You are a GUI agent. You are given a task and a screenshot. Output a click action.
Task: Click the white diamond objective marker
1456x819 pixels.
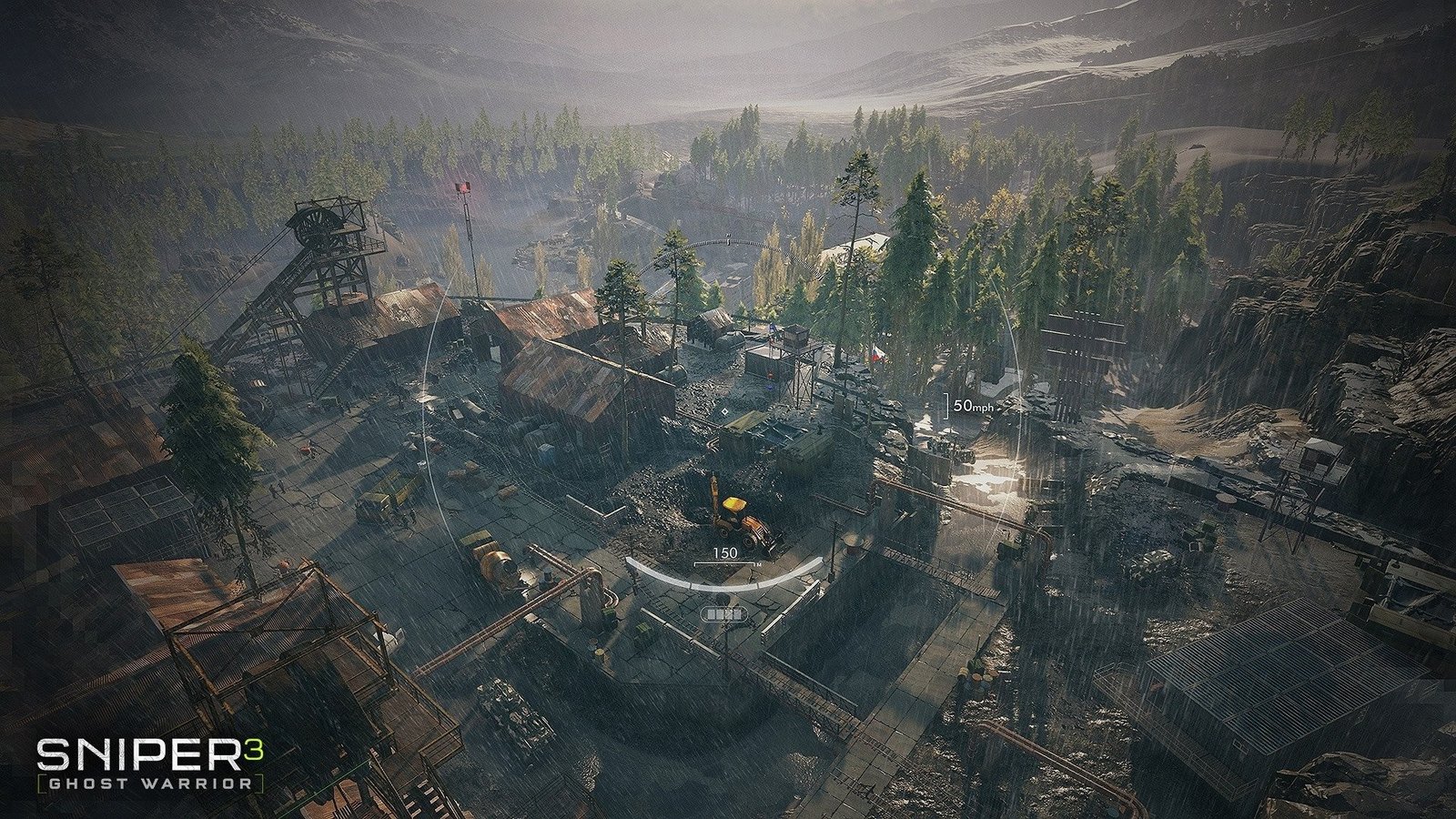724,411
